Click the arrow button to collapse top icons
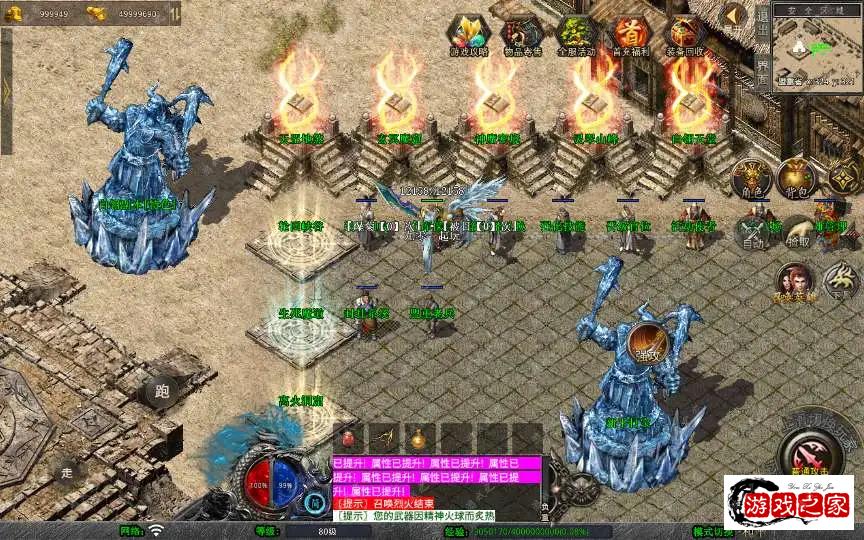The image size is (864, 540). pyautogui.click(x=734, y=16)
